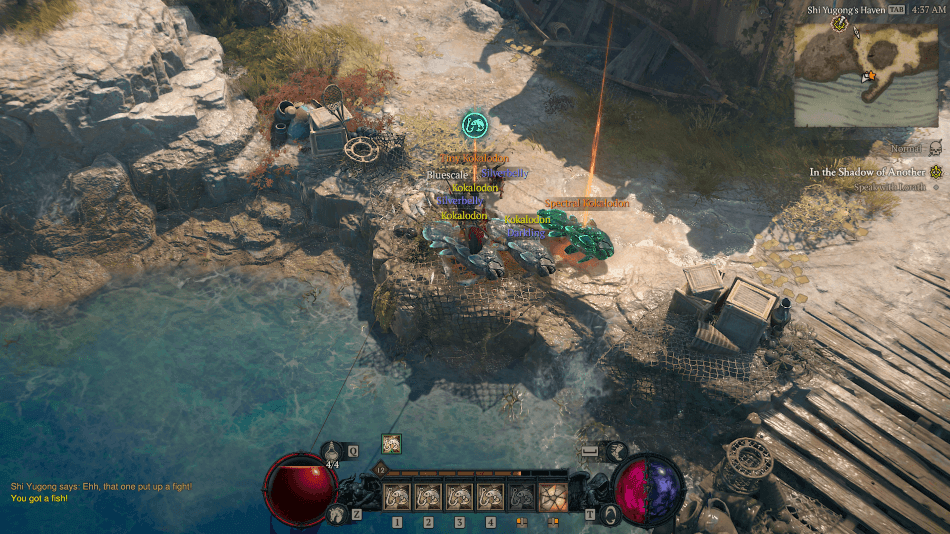This screenshot has width=950, height=534.
Task: Pick up the Spectral Kokalodon label
Action: [587, 204]
